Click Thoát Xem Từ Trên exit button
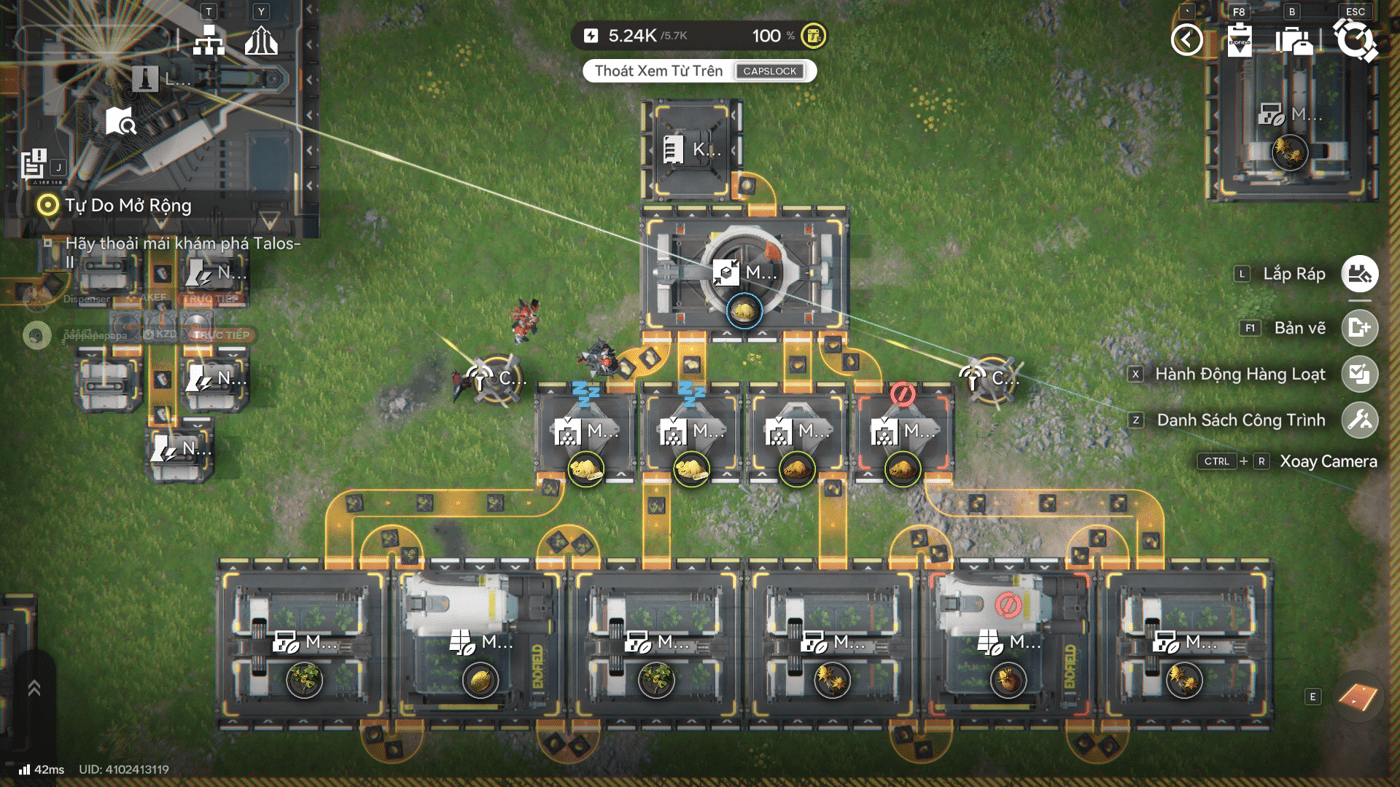Screen dimensions: 1400x787 point(699,71)
